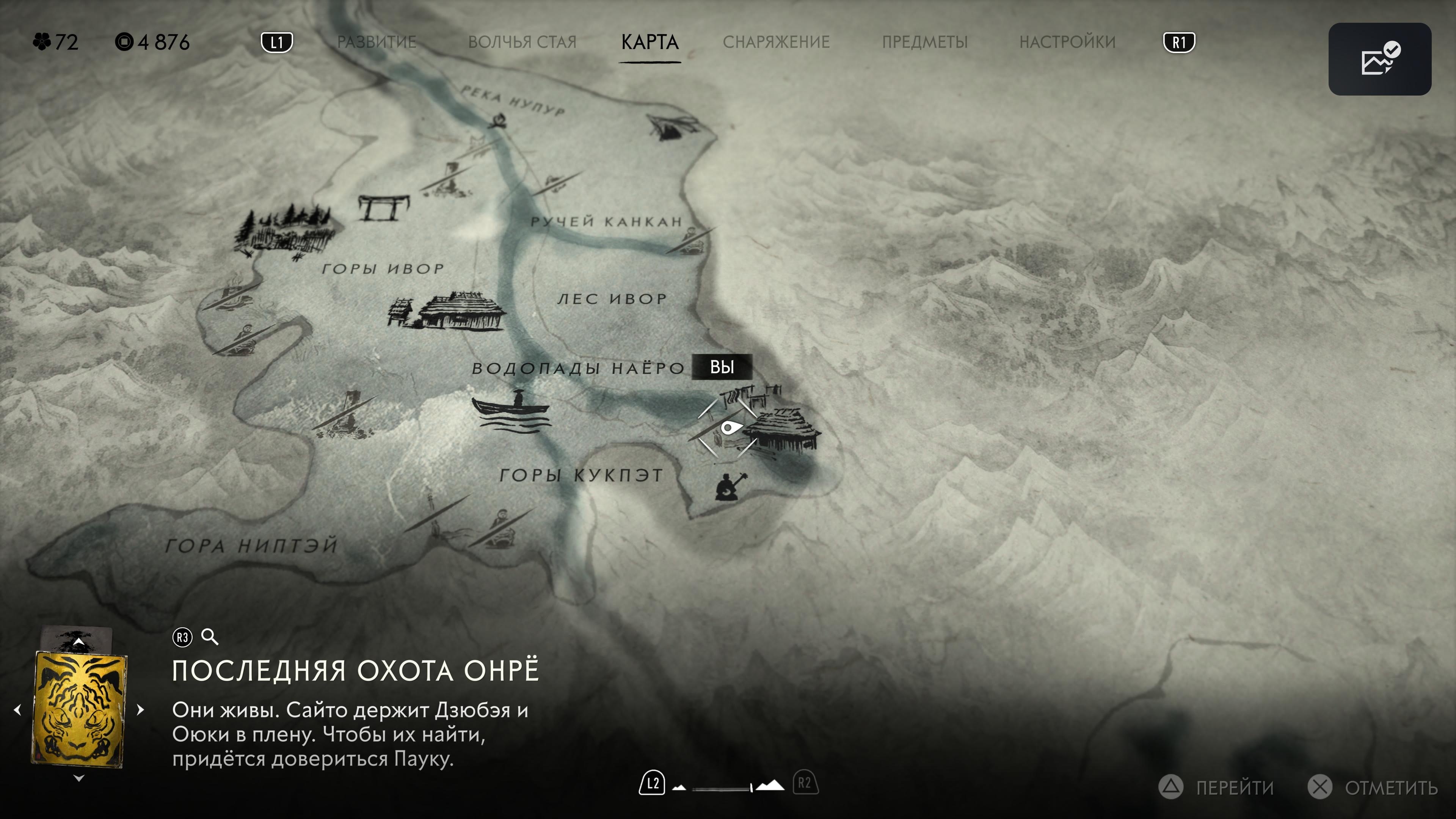Select the campfire marker on Река Нупур
1456x819 pixels.
pyautogui.click(x=499, y=120)
